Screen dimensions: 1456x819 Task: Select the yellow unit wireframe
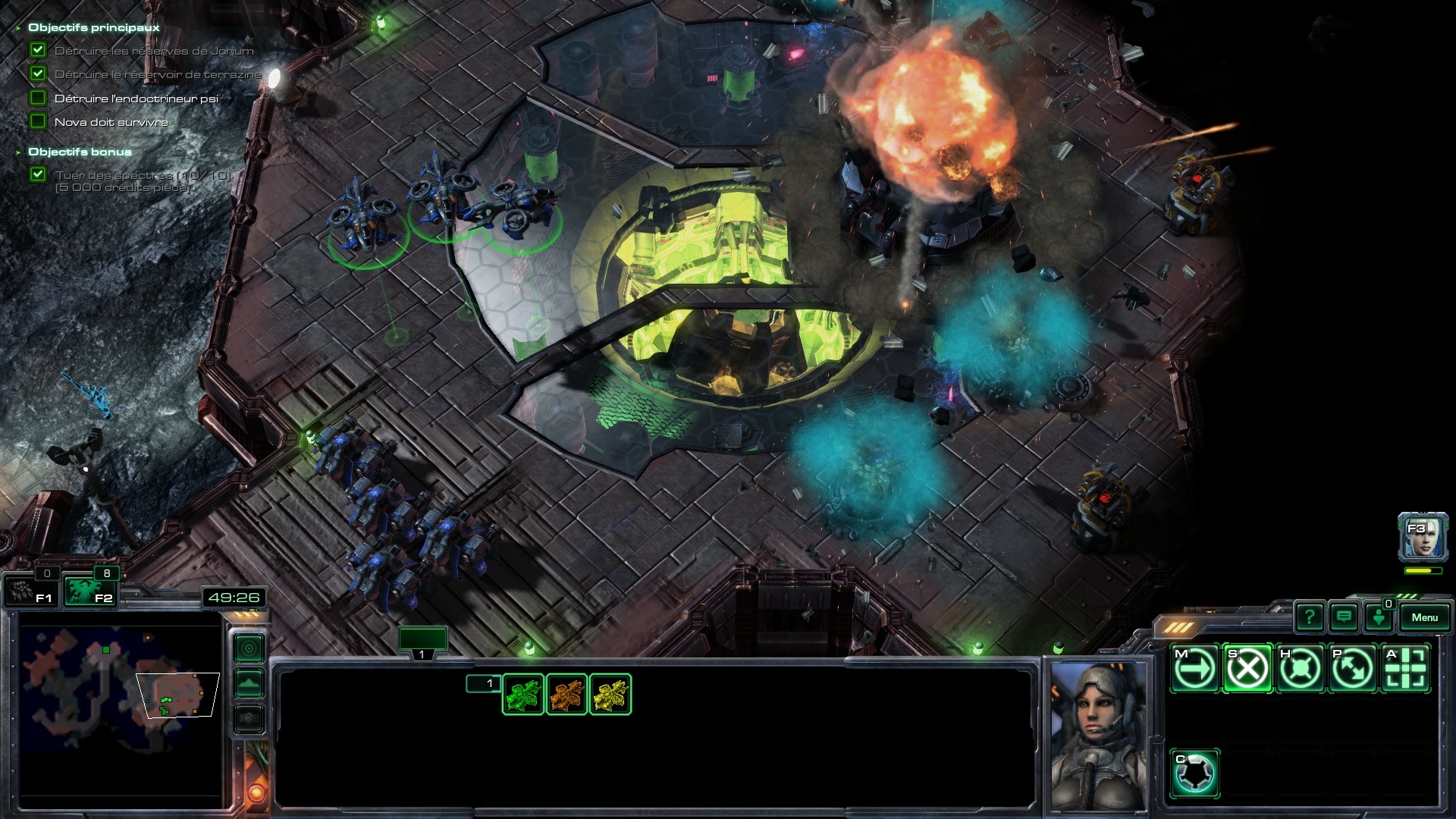(x=610, y=695)
